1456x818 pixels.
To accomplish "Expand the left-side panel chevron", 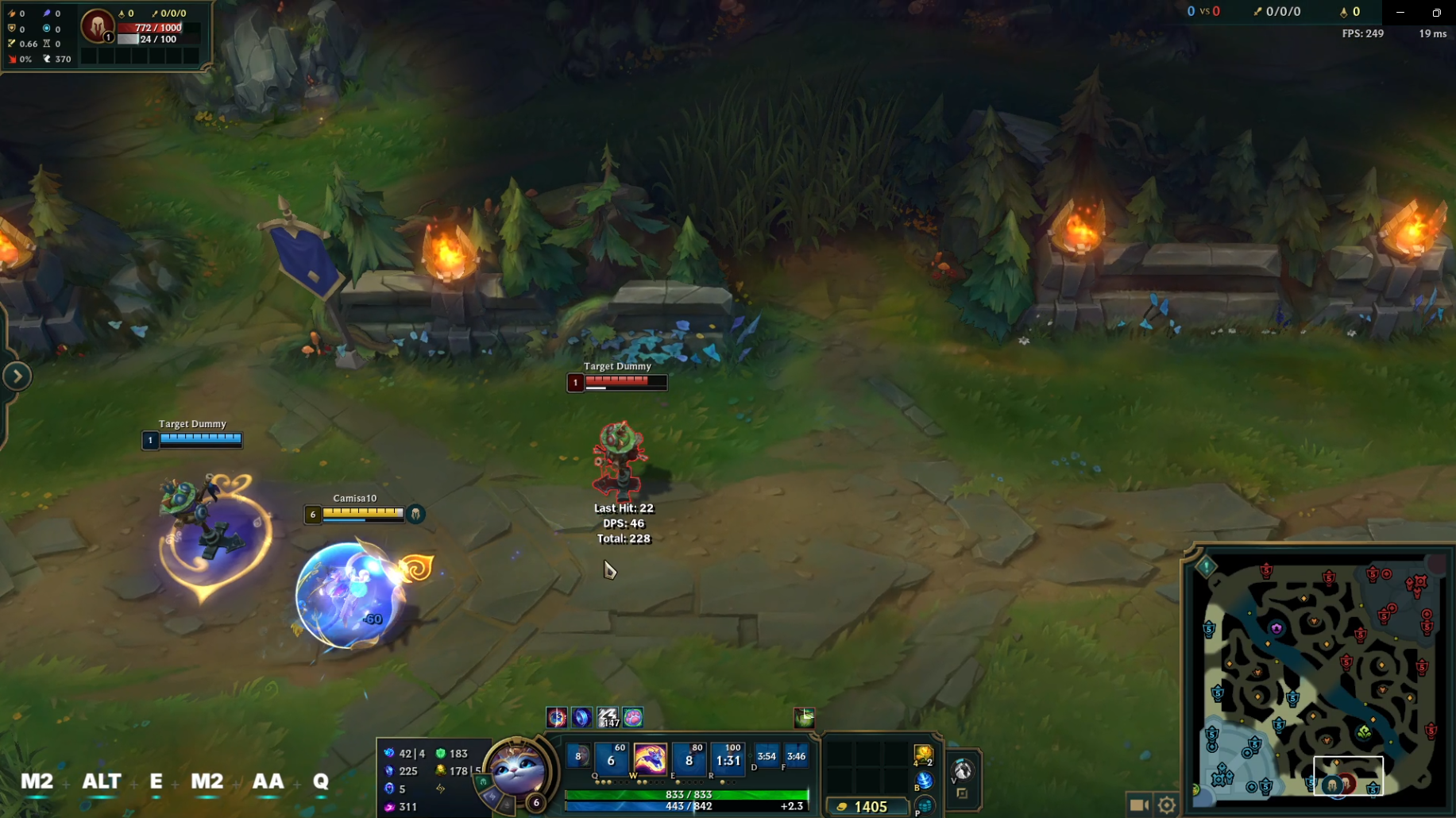I will click(x=16, y=376).
